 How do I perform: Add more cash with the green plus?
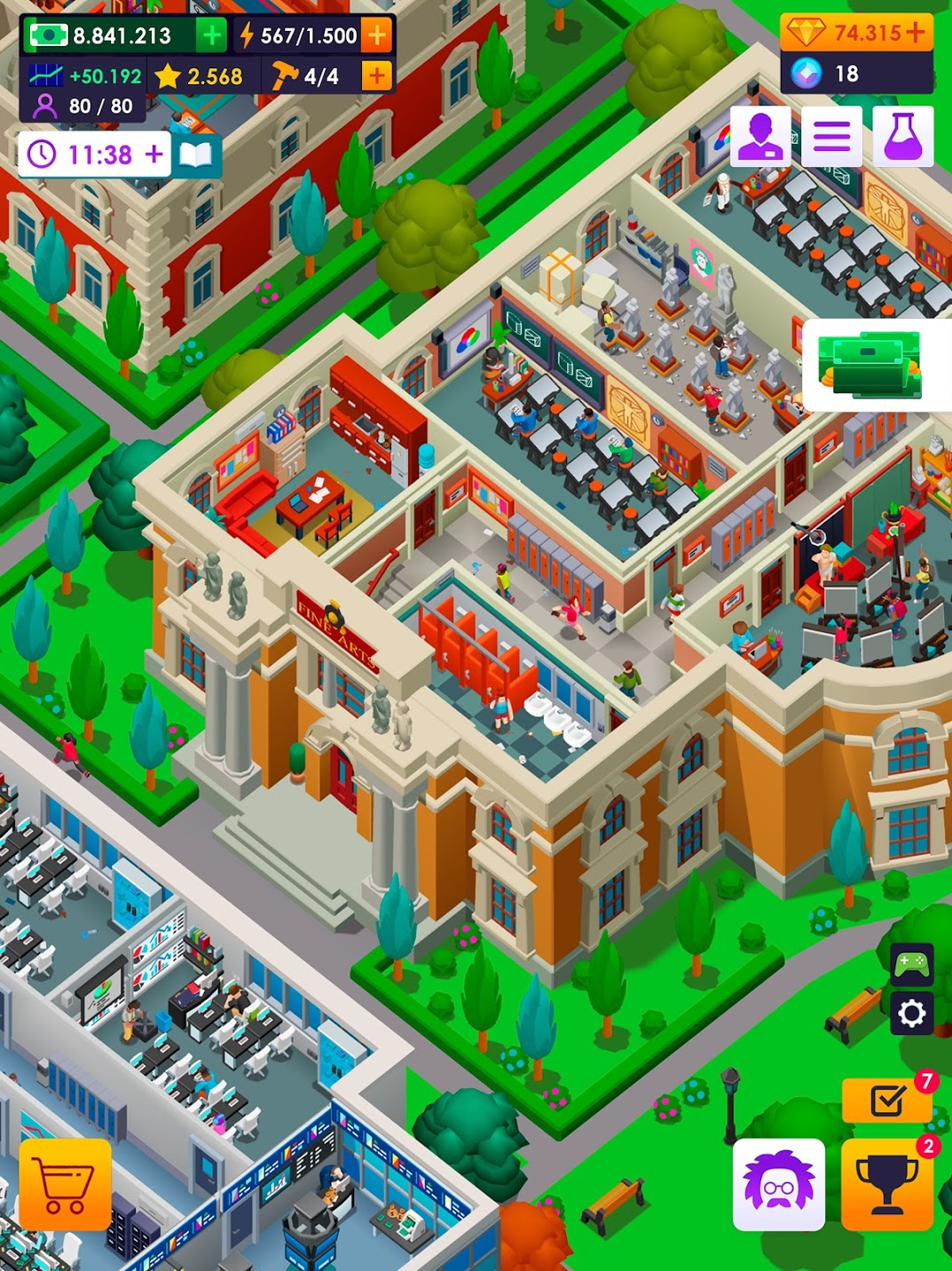(212, 36)
